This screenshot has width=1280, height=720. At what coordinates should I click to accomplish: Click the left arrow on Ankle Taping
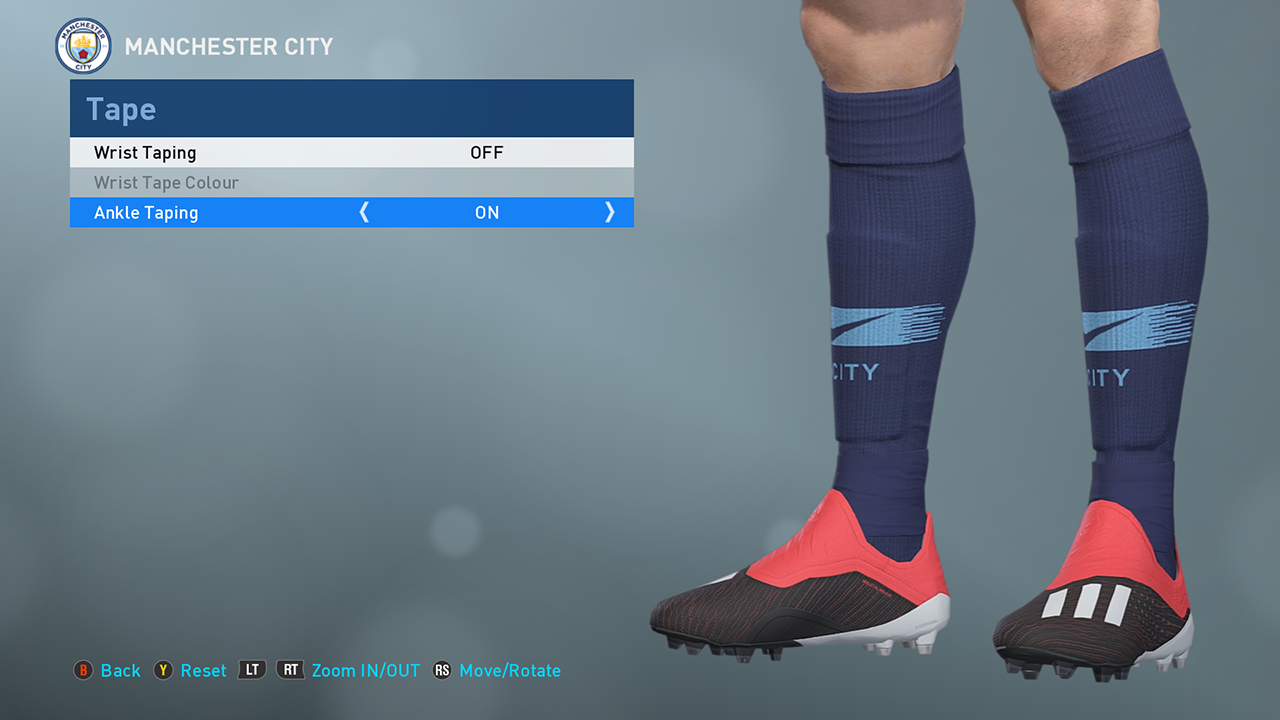pyautogui.click(x=364, y=213)
